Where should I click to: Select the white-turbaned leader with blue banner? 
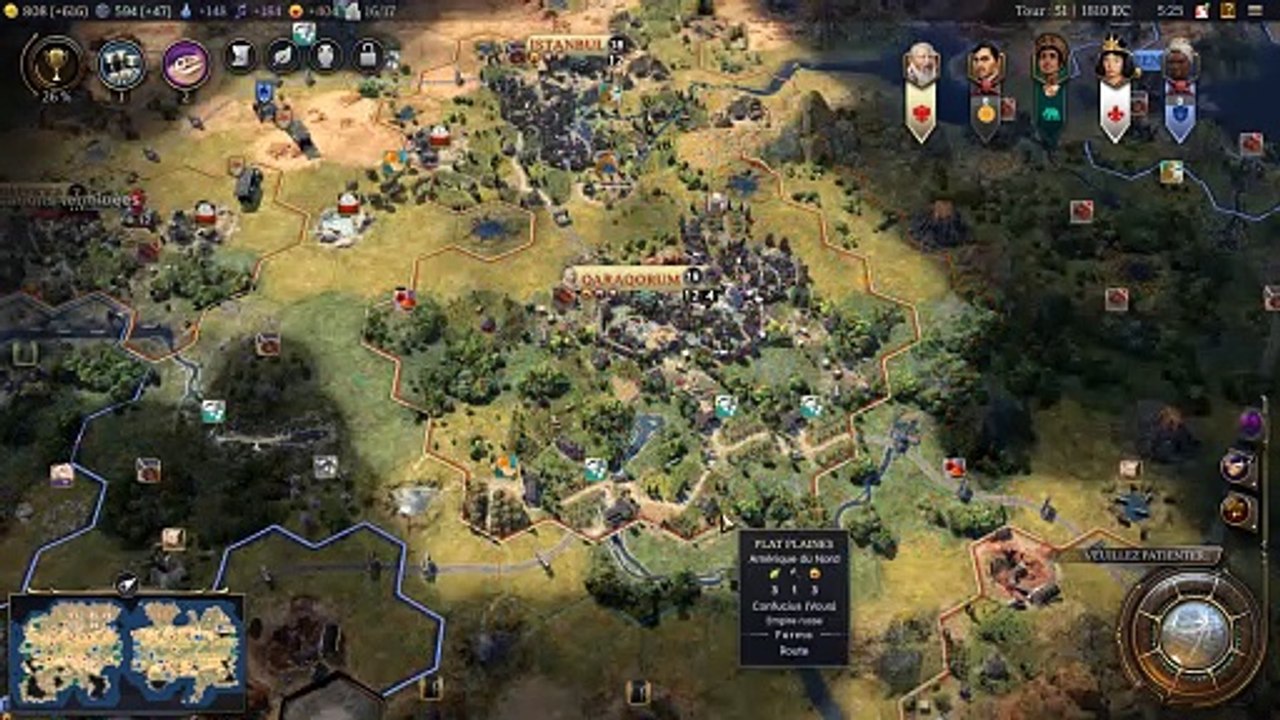[1180, 64]
